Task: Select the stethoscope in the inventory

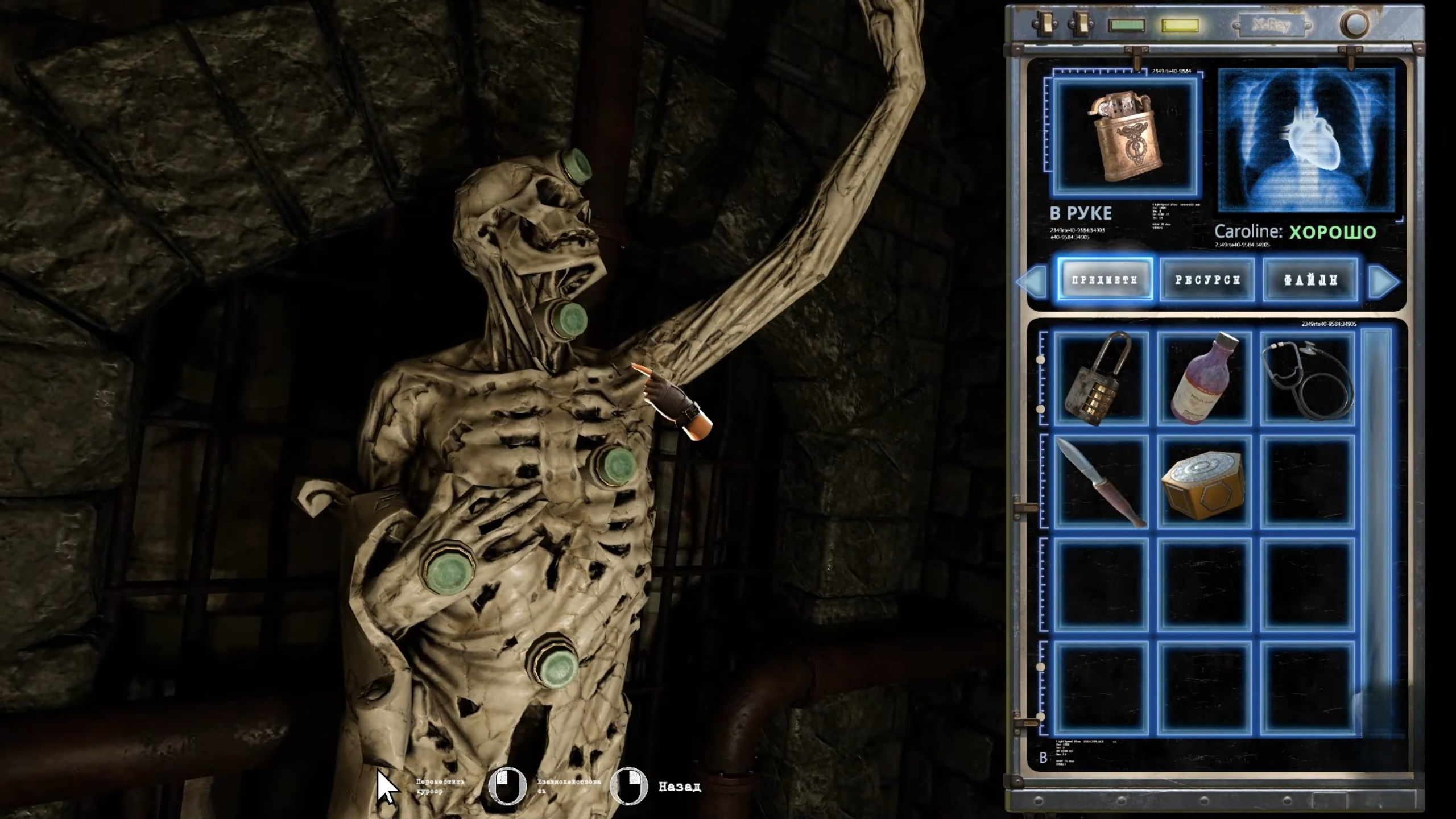Action: 1307,379
